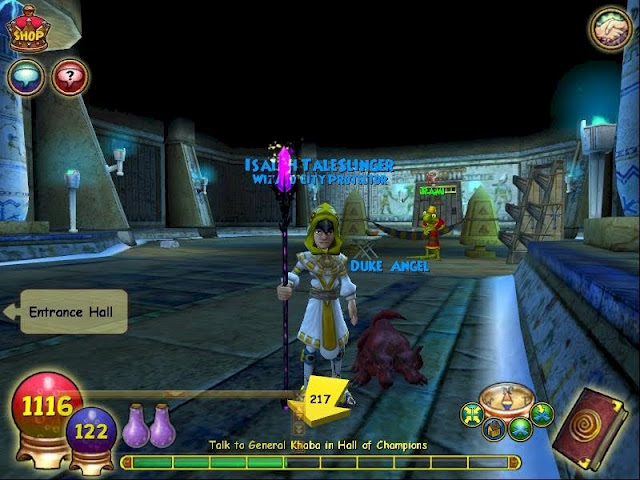Click the four yellow arrows compass button
This screenshot has height=480, width=640.
(470, 413)
